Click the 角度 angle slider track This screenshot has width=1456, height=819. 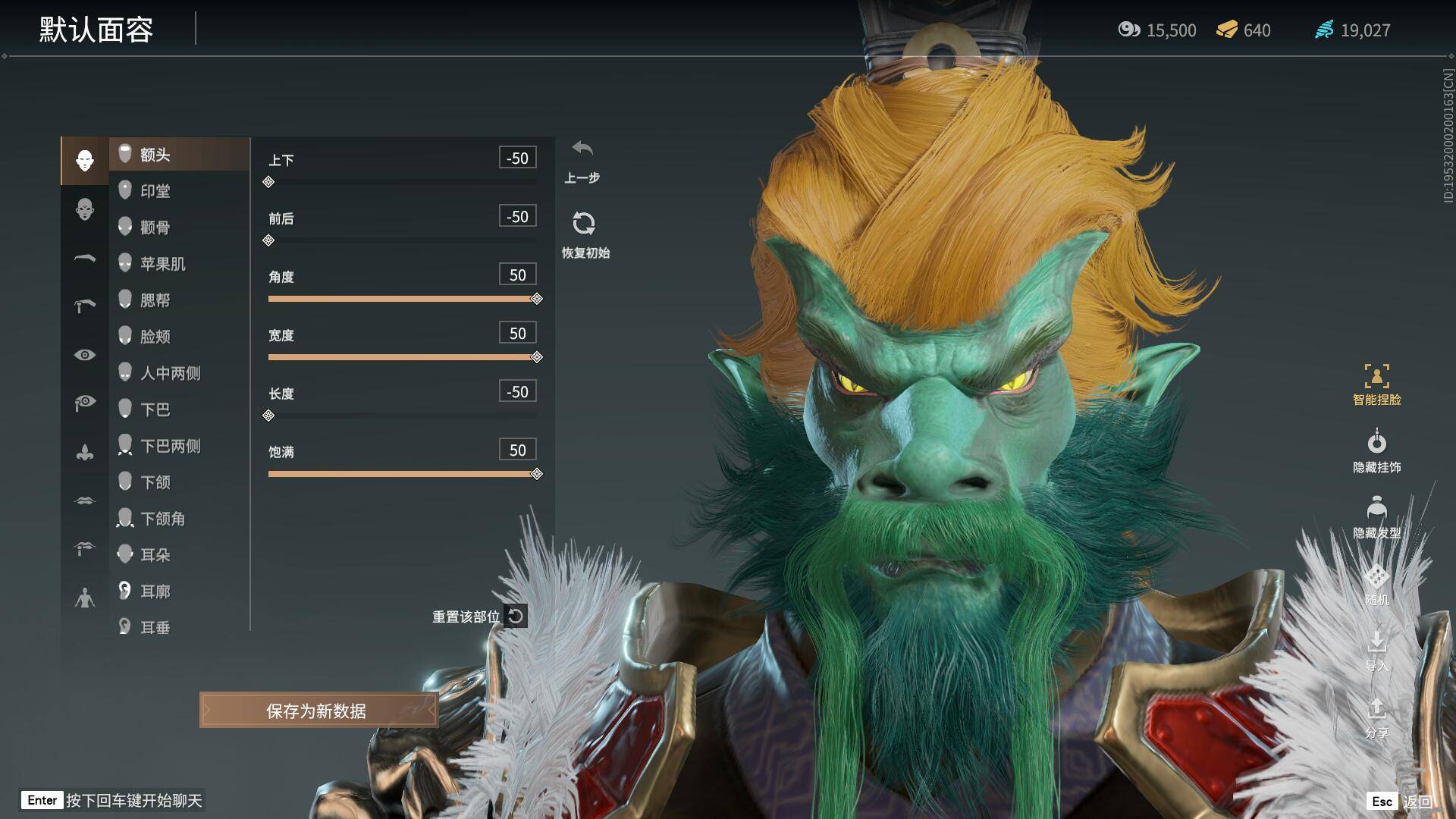click(402, 299)
